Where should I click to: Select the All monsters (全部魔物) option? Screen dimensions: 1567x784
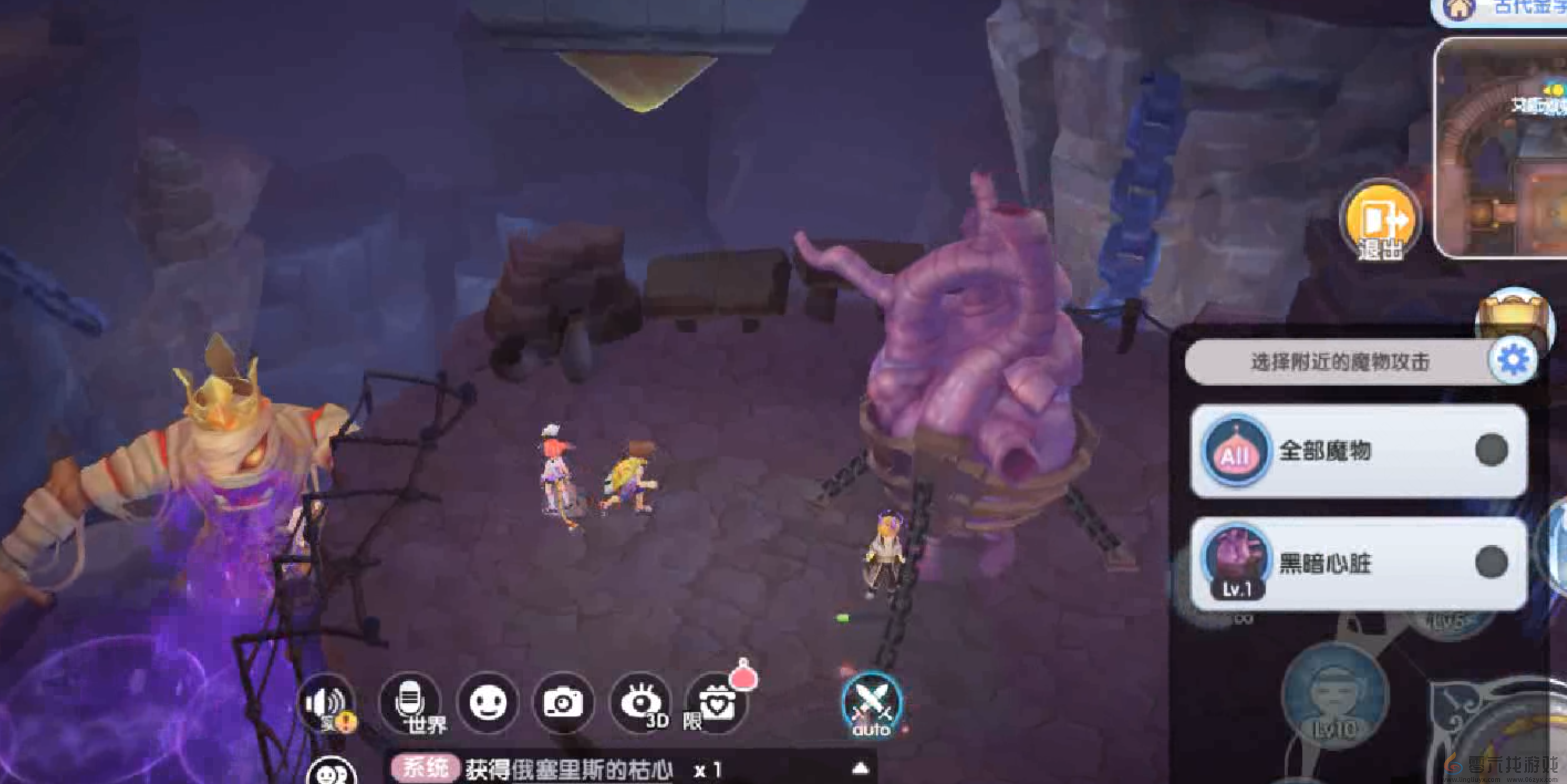(x=1358, y=451)
